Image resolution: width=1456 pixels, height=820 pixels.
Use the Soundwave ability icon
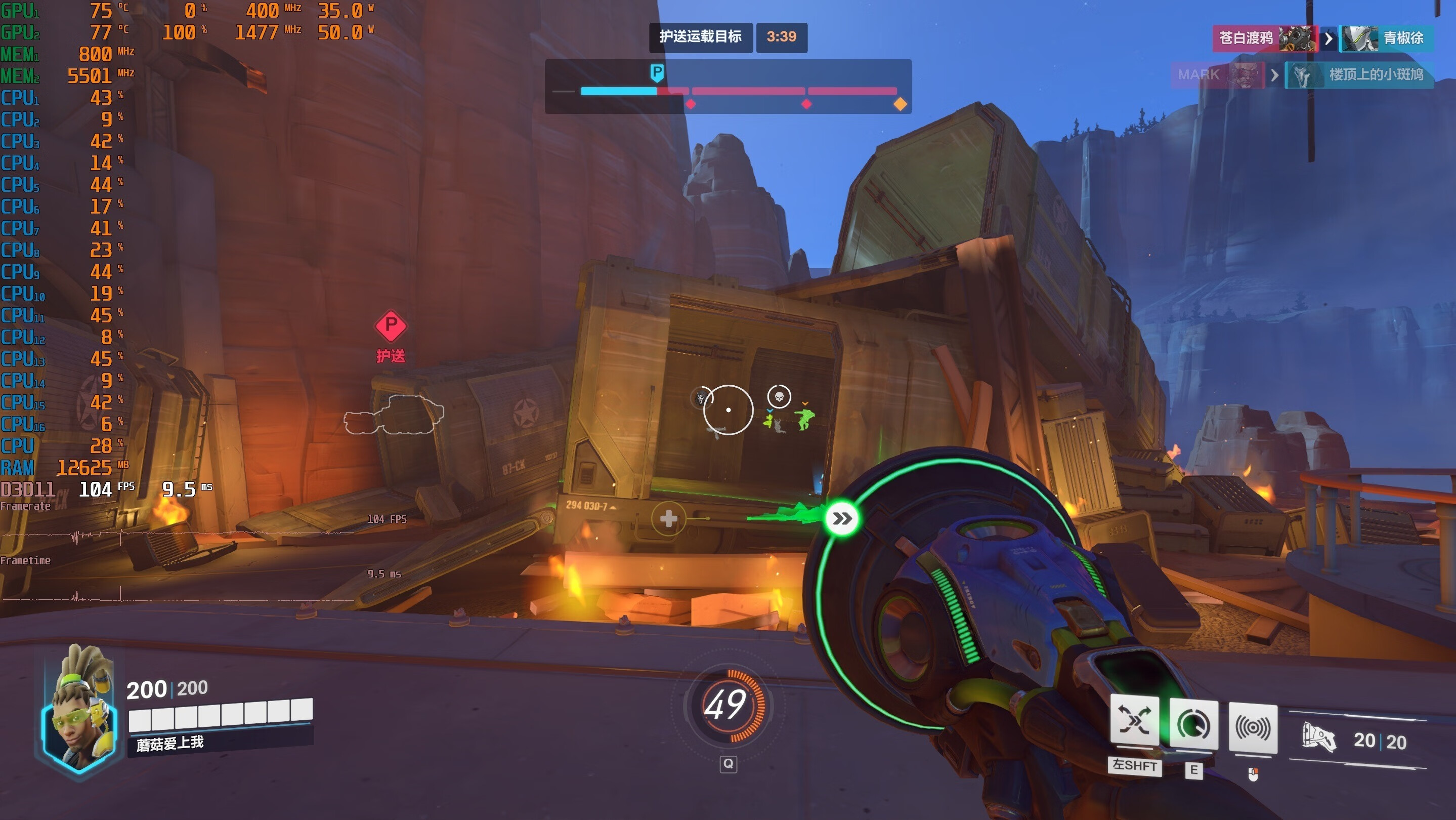1253,728
